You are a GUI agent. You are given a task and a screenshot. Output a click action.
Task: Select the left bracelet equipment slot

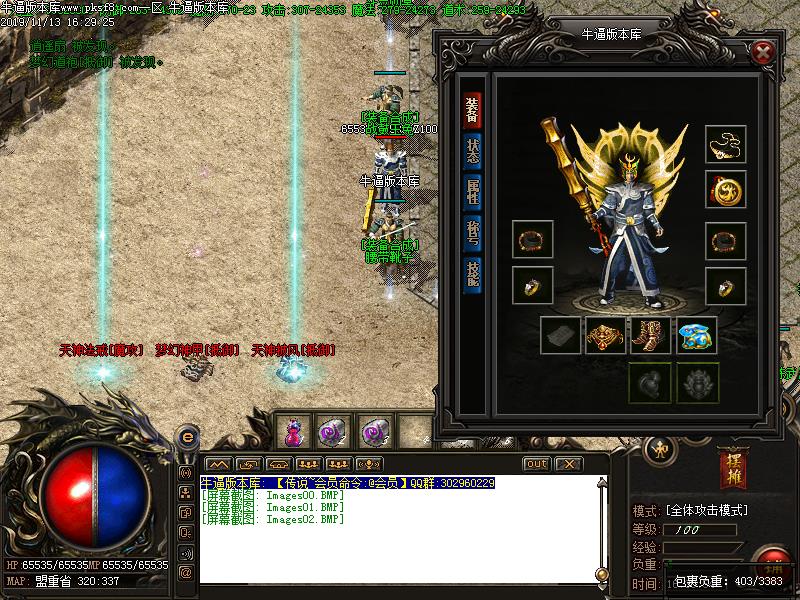tap(532, 240)
